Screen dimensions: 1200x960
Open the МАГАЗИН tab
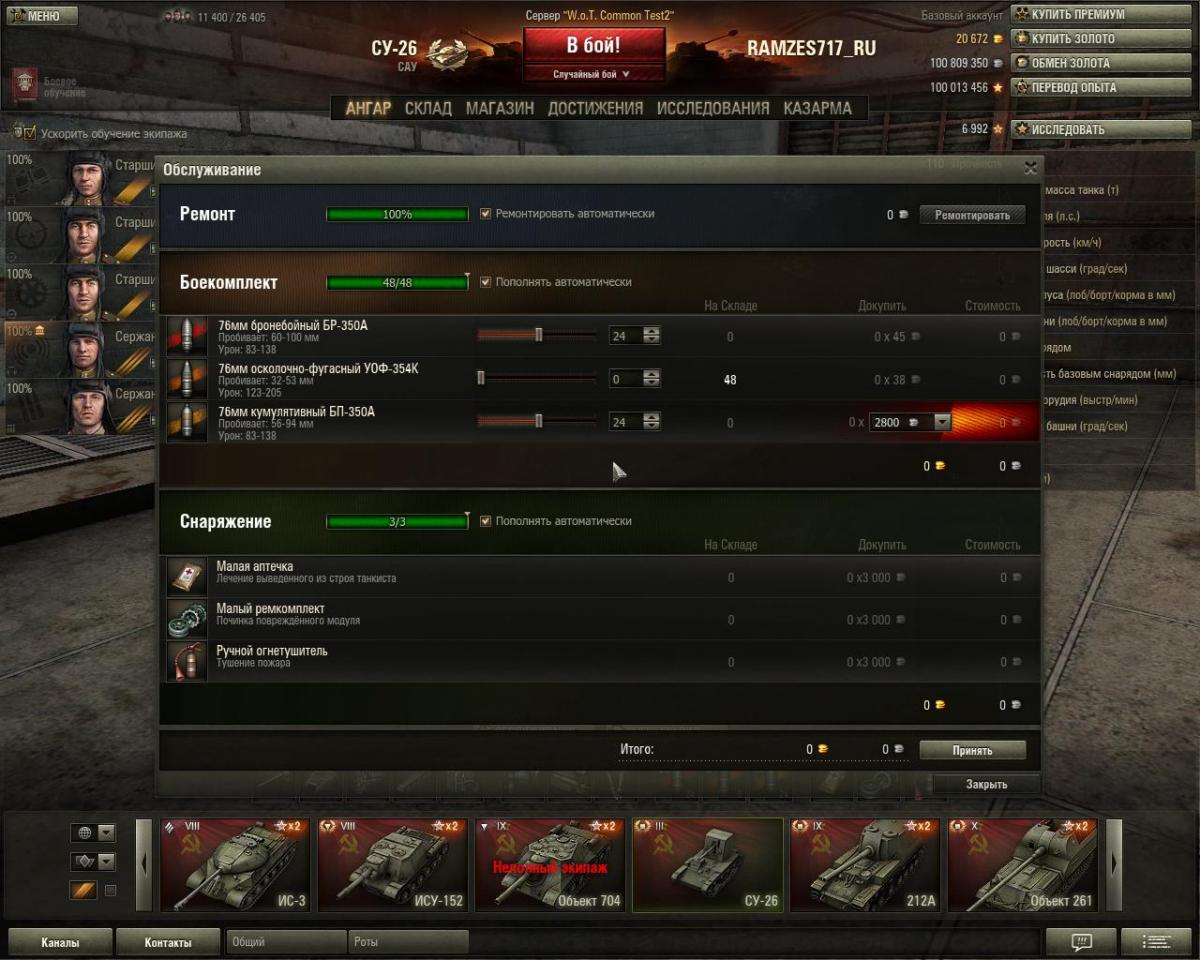tap(499, 108)
